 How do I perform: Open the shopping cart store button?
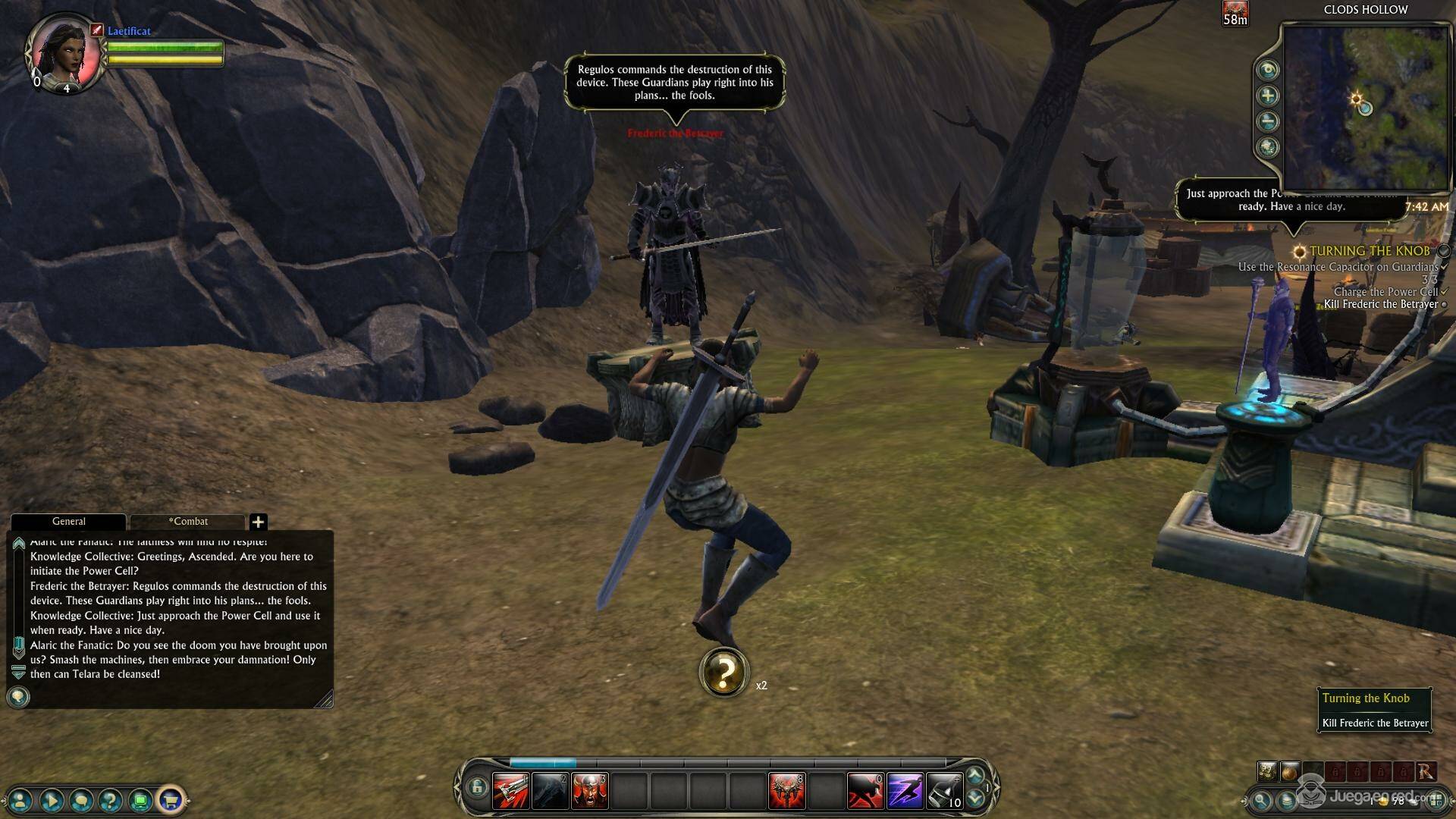point(171,799)
